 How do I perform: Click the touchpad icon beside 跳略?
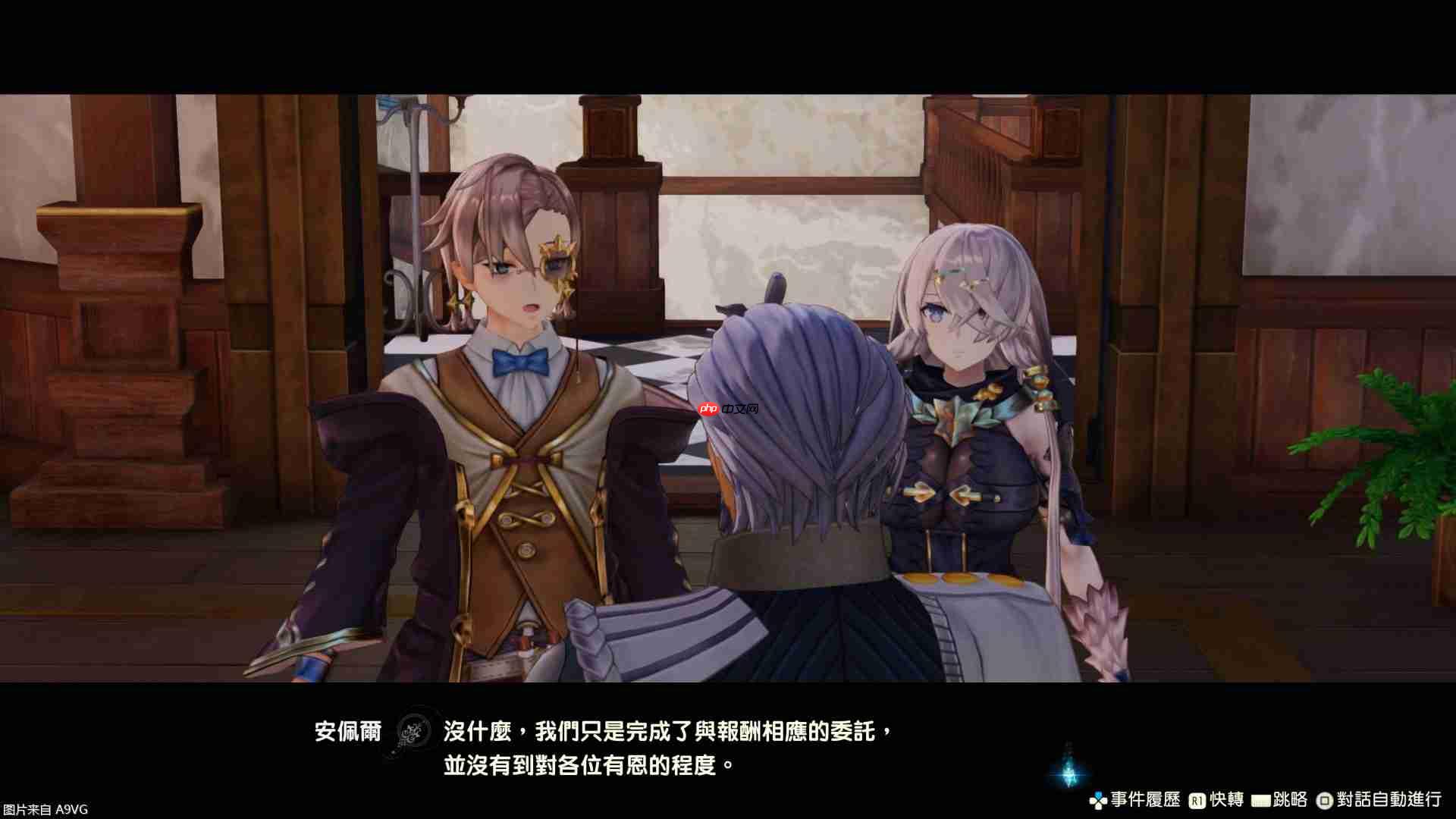point(1260,799)
